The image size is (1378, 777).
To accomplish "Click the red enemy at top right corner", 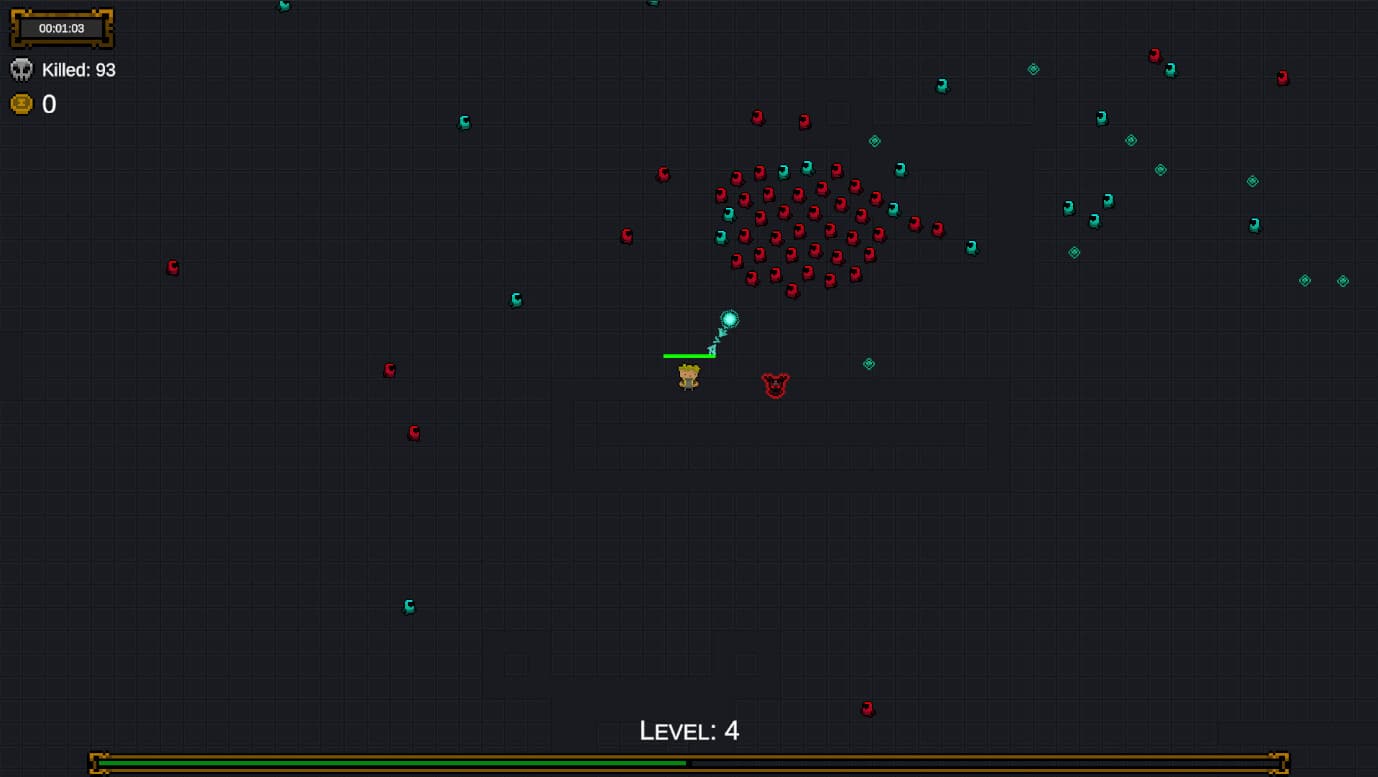I will [x=1284, y=75].
